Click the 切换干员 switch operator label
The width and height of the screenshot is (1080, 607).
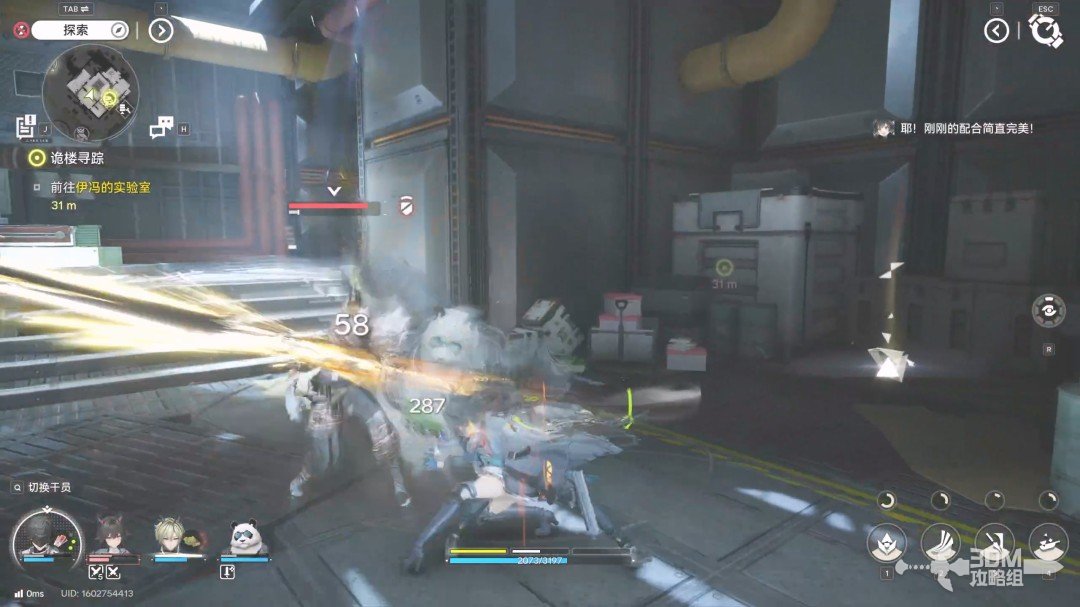(x=48, y=487)
